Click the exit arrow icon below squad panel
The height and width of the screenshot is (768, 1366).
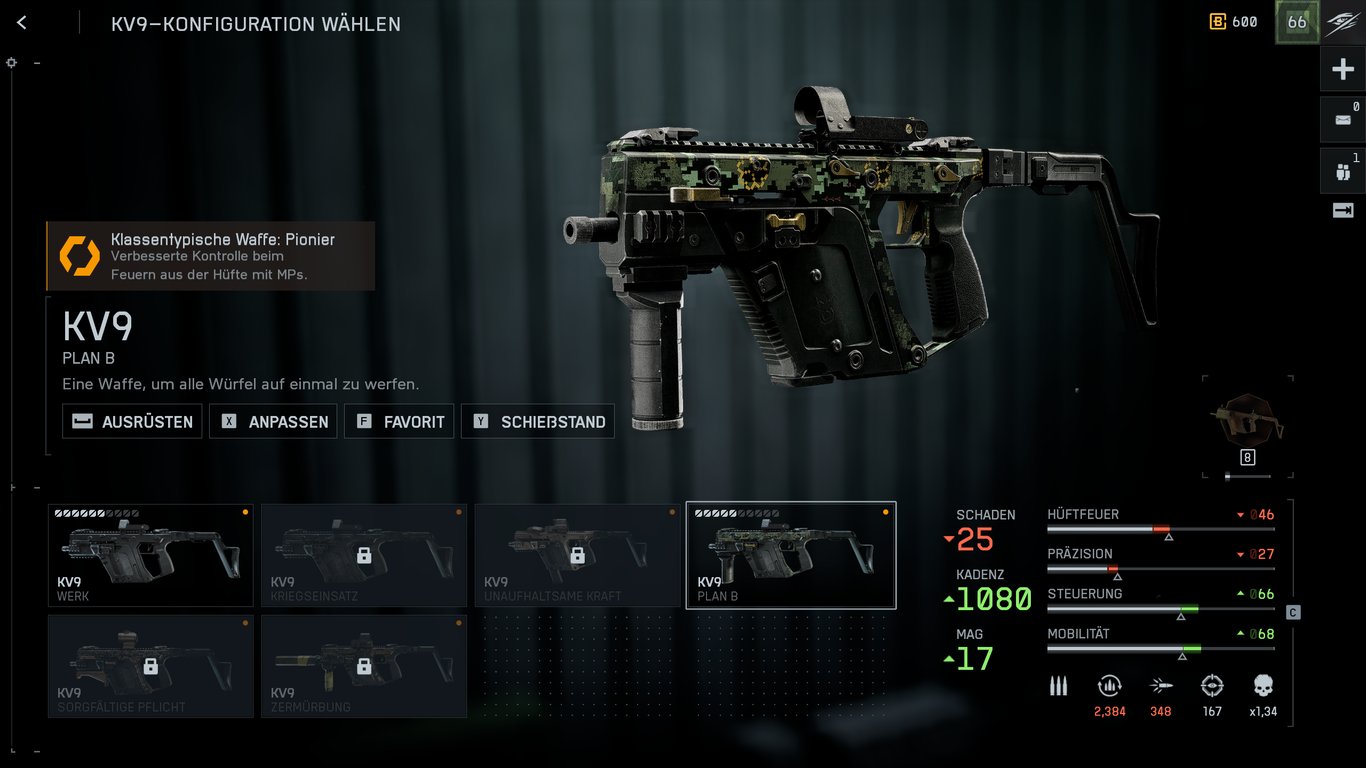pyautogui.click(x=1343, y=211)
